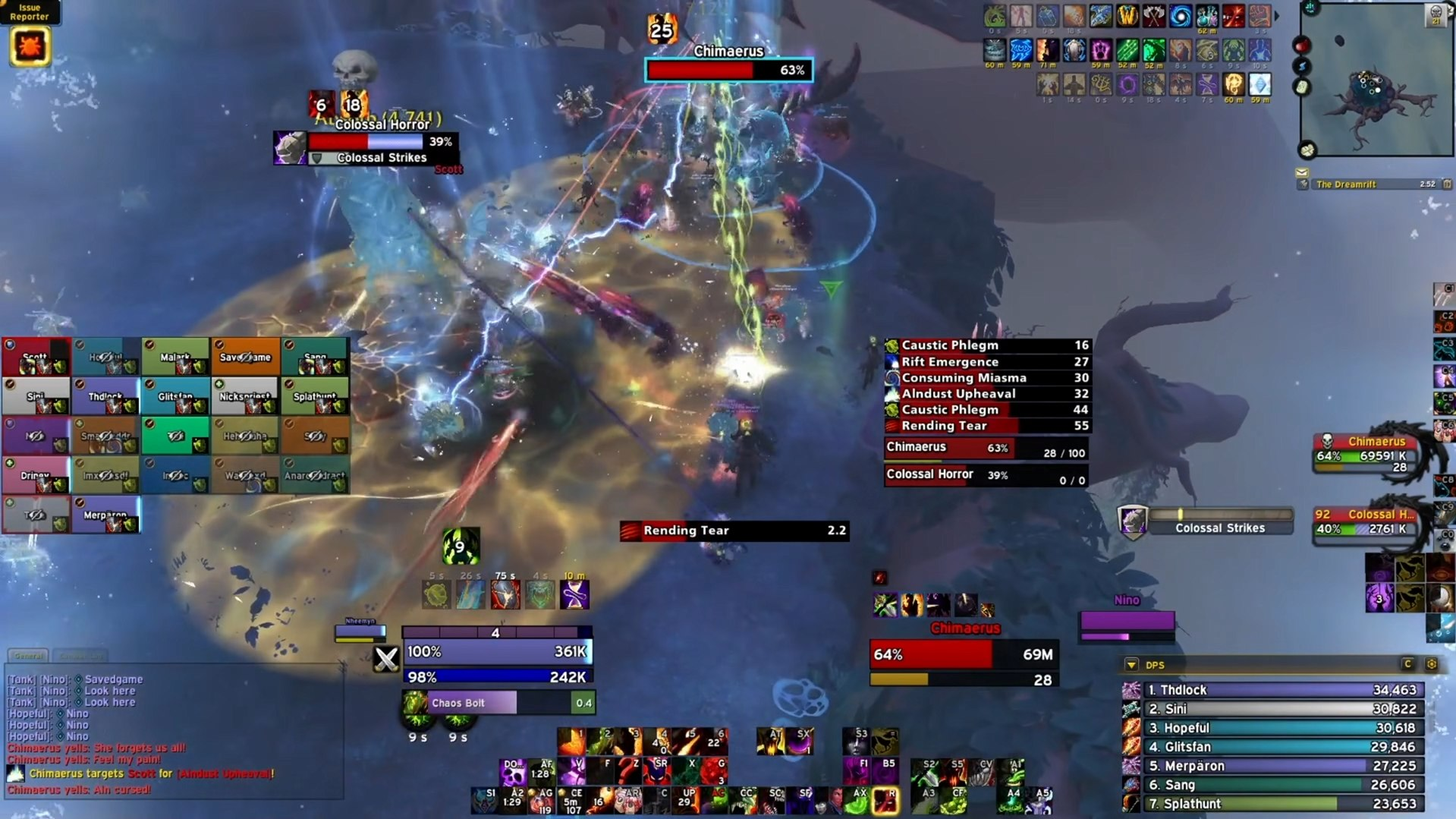The width and height of the screenshot is (1456, 819).
Task: Collapse the DPS window using its down arrow
Action: (1131, 663)
